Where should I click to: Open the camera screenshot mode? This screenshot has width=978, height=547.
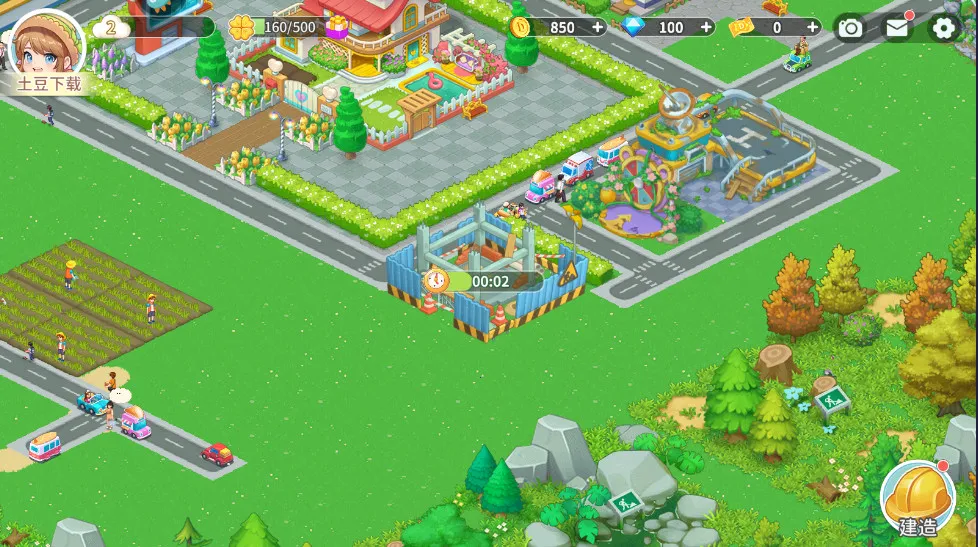[x=850, y=28]
